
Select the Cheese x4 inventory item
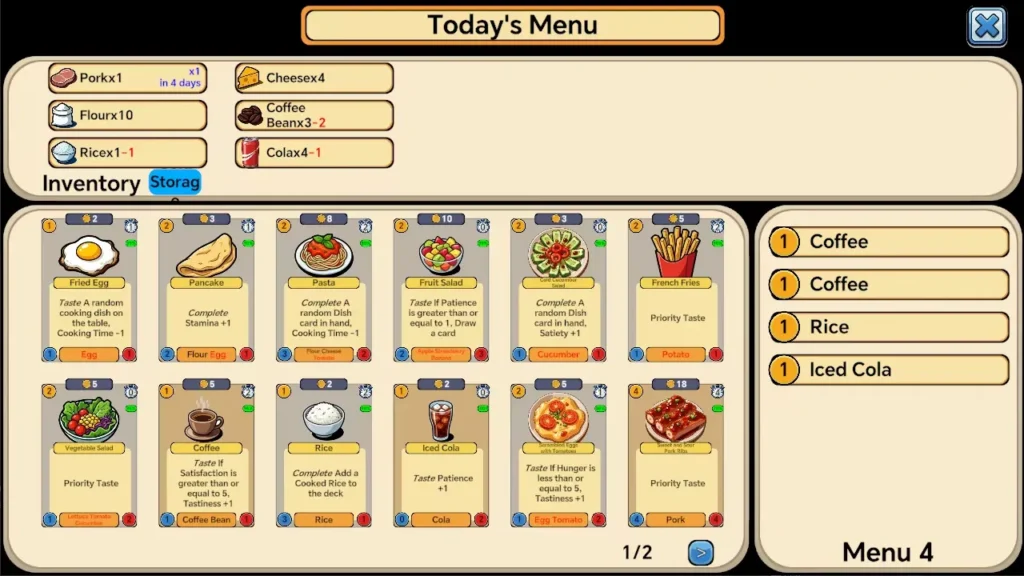coord(314,78)
